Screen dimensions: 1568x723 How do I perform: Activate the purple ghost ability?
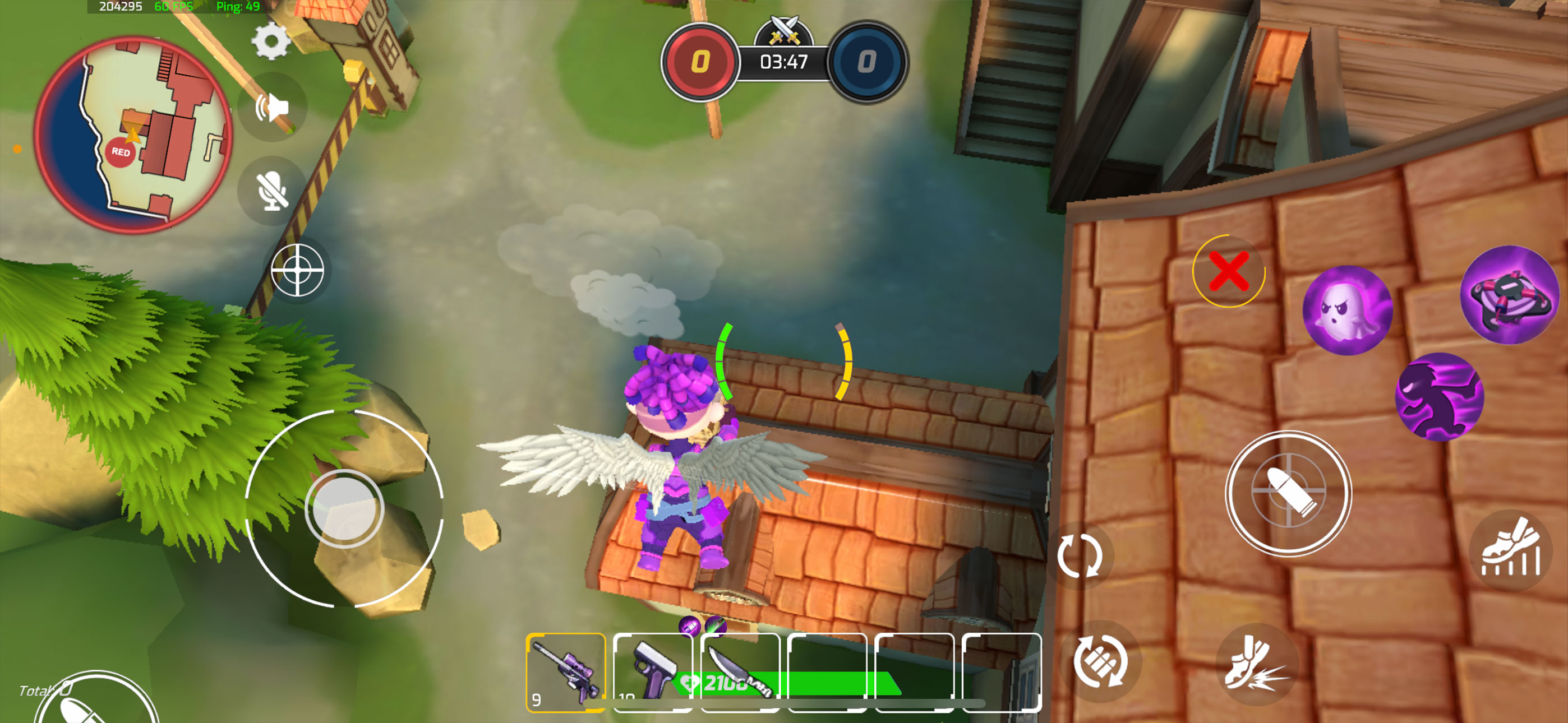tap(1347, 310)
